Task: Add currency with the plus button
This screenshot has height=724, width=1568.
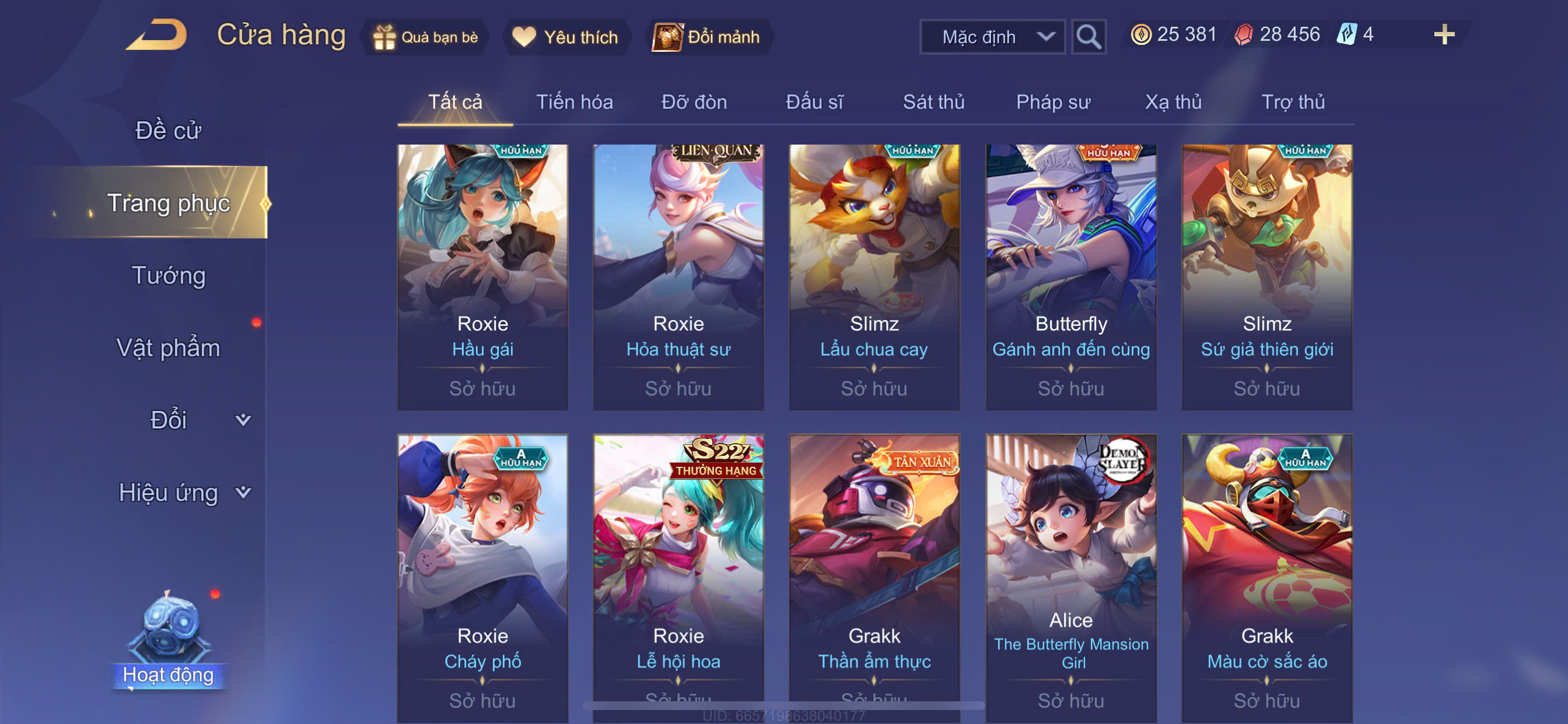Action: click(1443, 34)
